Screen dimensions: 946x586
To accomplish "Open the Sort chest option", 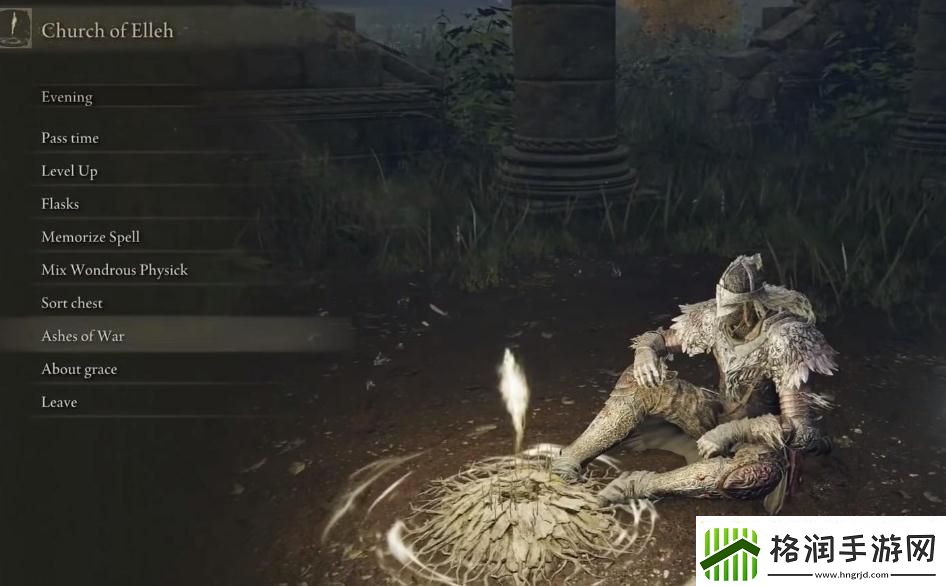I will point(72,303).
